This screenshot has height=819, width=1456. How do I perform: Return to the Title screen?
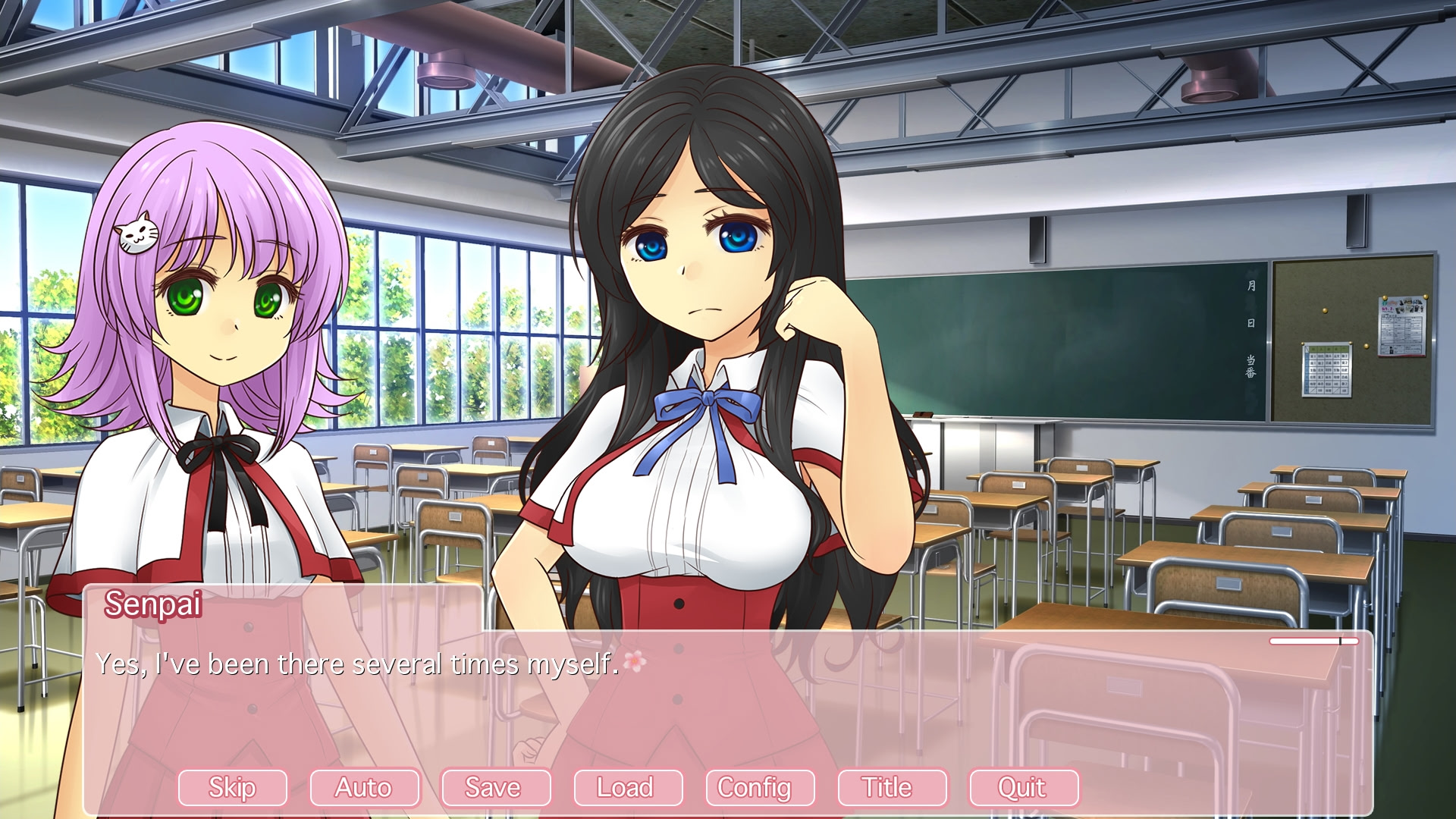point(891,788)
